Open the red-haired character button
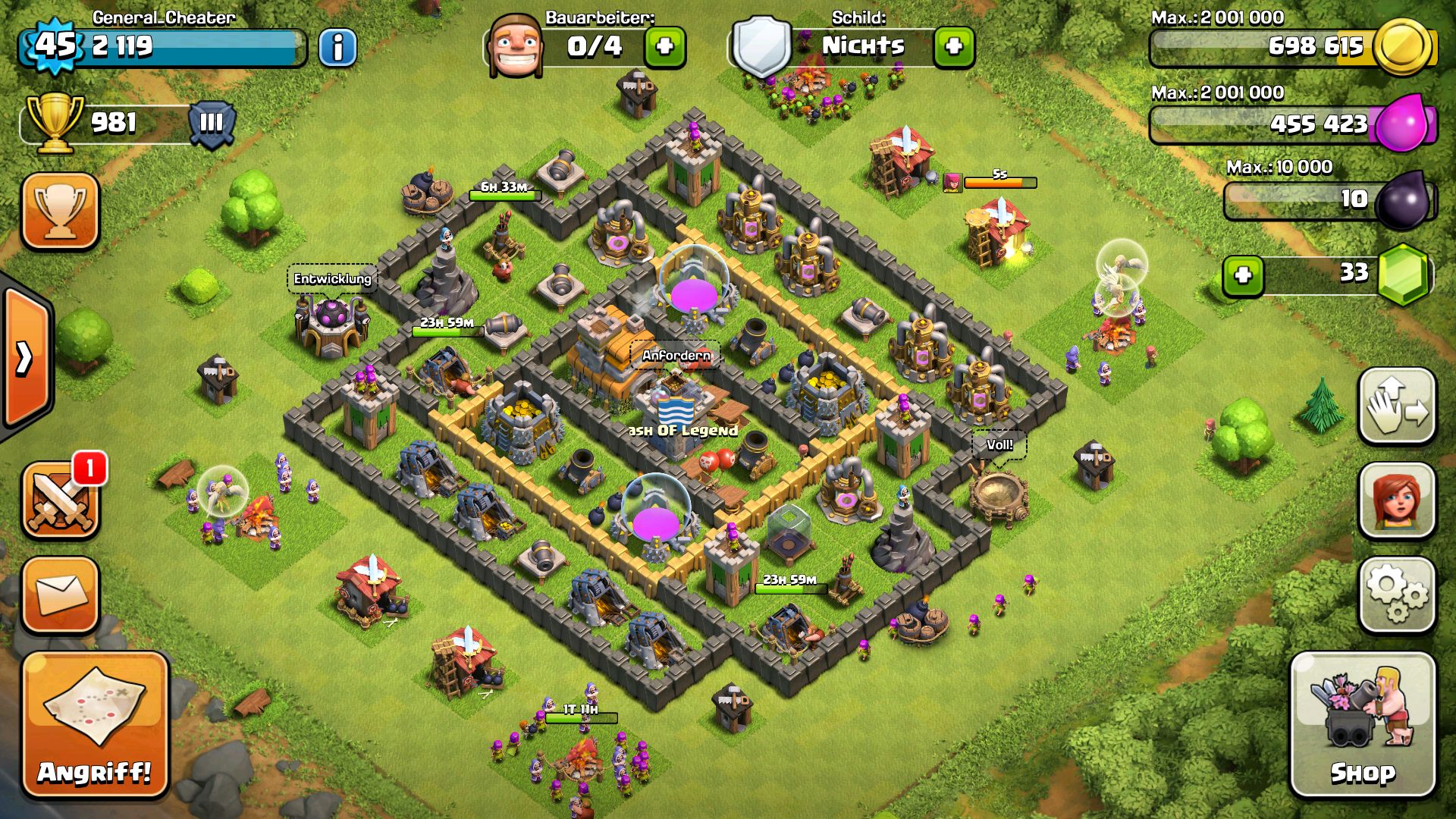The height and width of the screenshot is (819, 1456). 1397,500
